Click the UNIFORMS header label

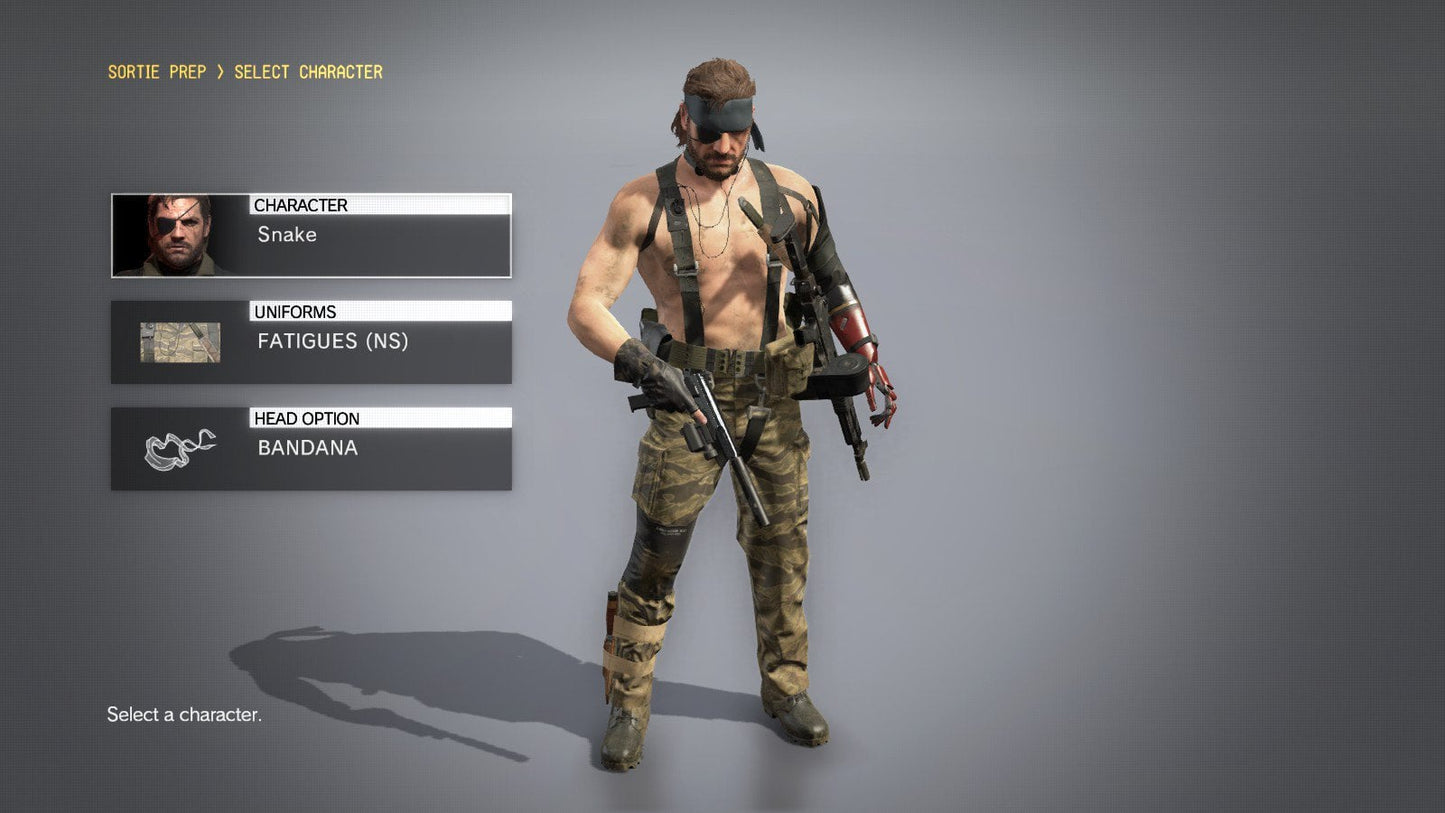(x=295, y=311)
